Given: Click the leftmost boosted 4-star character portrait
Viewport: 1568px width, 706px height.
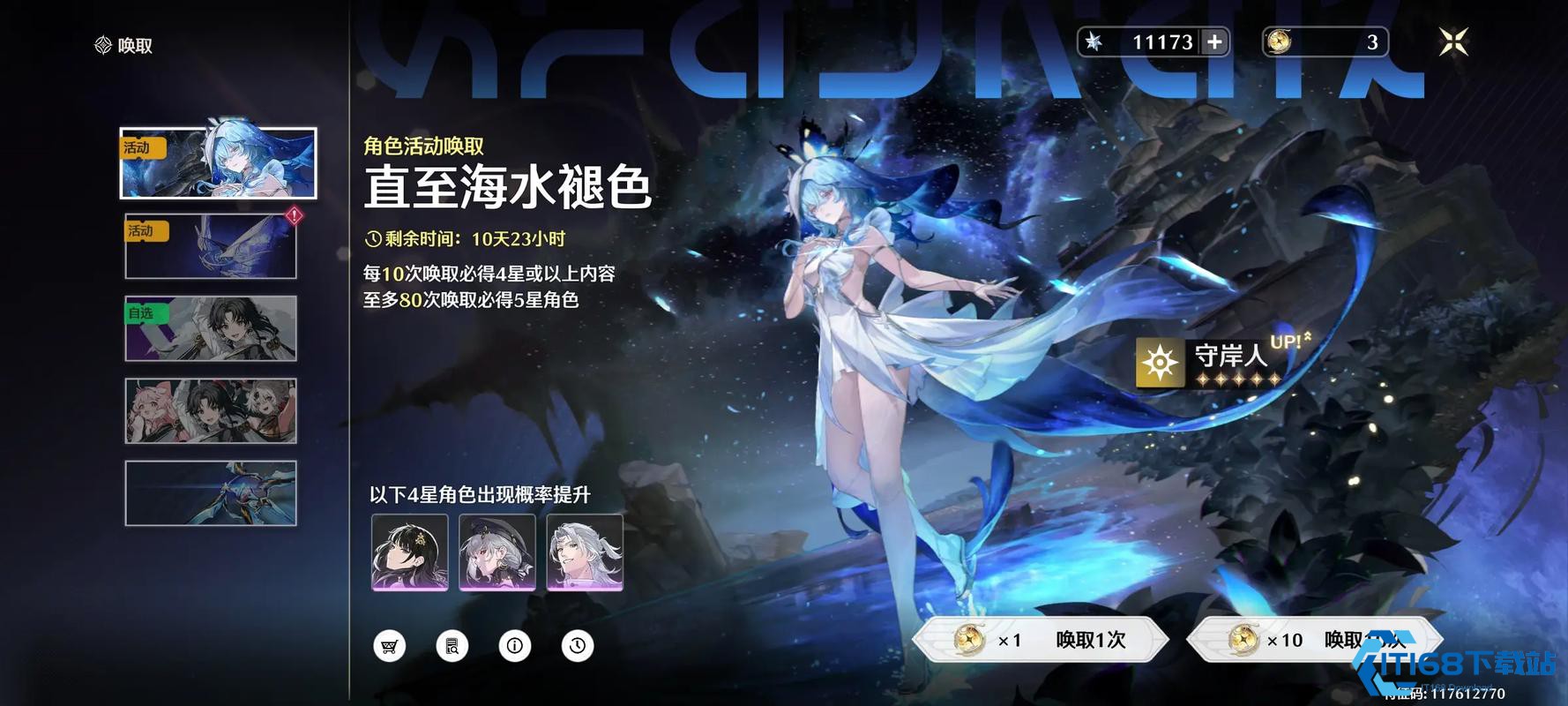Looking at the screenshot, I should 409,552.
